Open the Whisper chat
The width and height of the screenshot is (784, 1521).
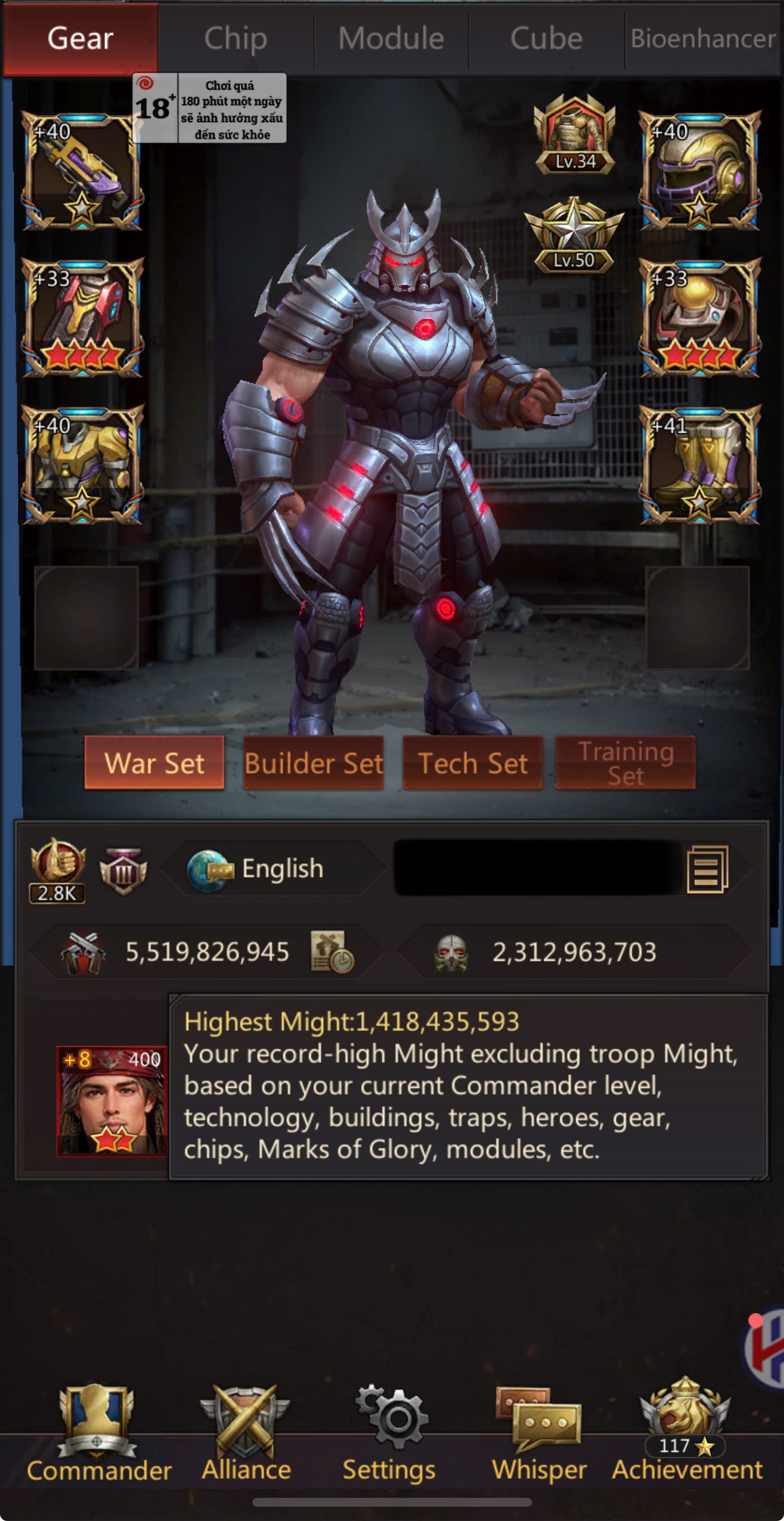pyautogui.click(x=539, y=1433)
